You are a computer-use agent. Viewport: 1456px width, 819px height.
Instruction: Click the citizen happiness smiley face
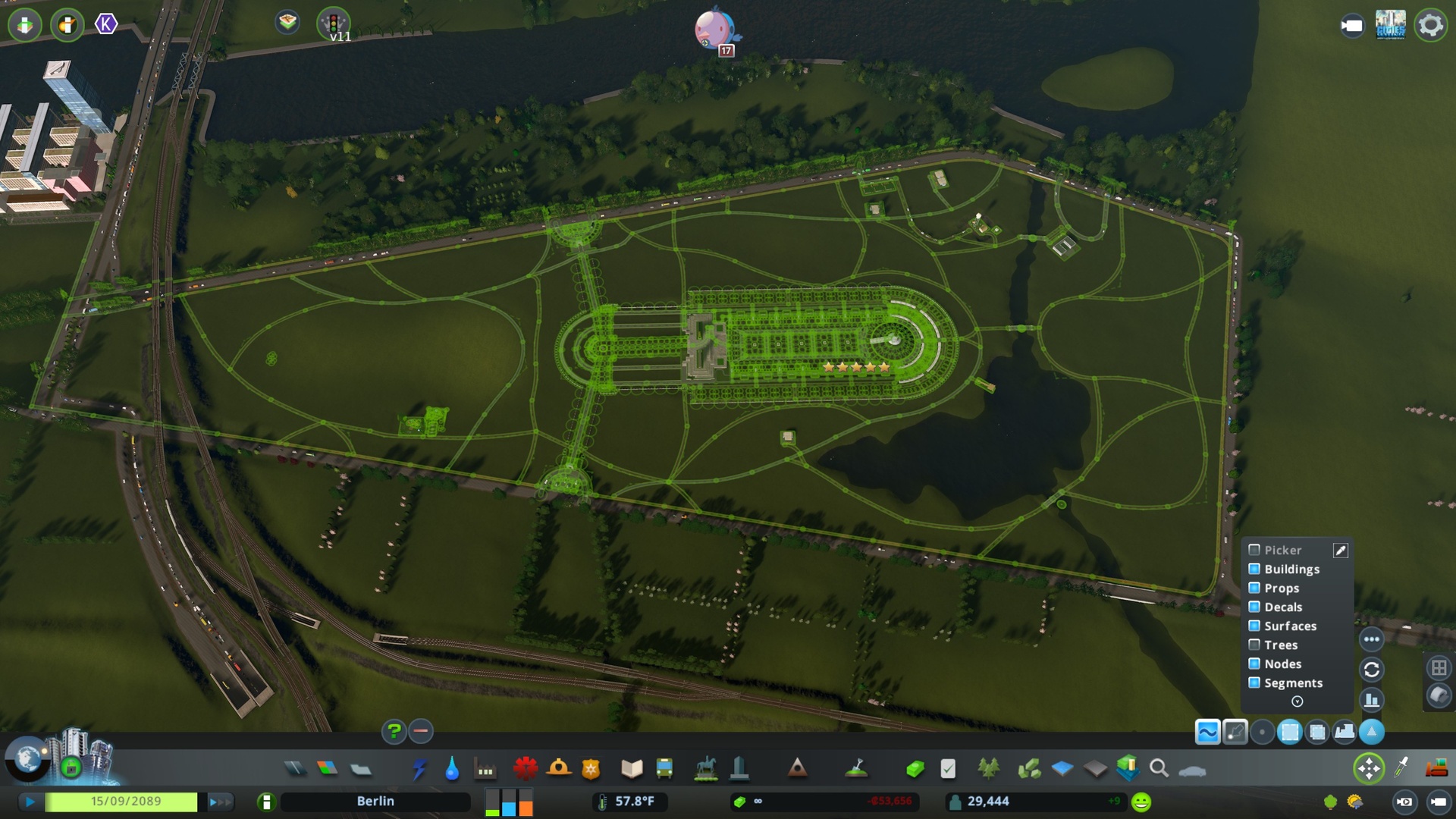point(1140,801)
